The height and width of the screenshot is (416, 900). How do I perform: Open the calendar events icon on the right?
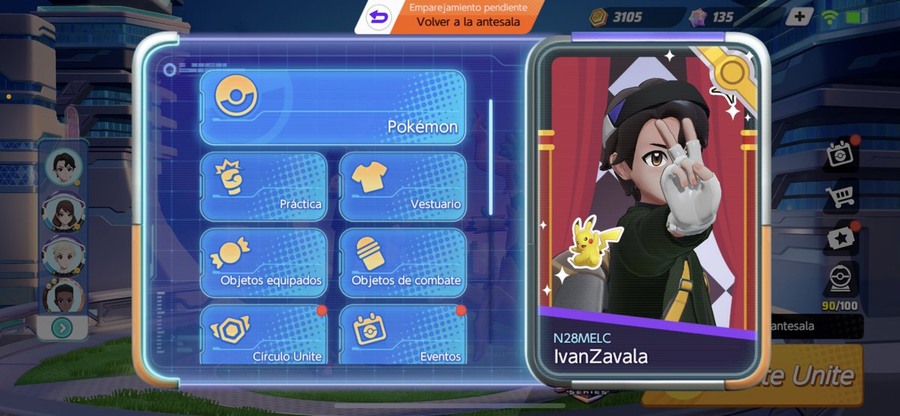pos(840,155)
